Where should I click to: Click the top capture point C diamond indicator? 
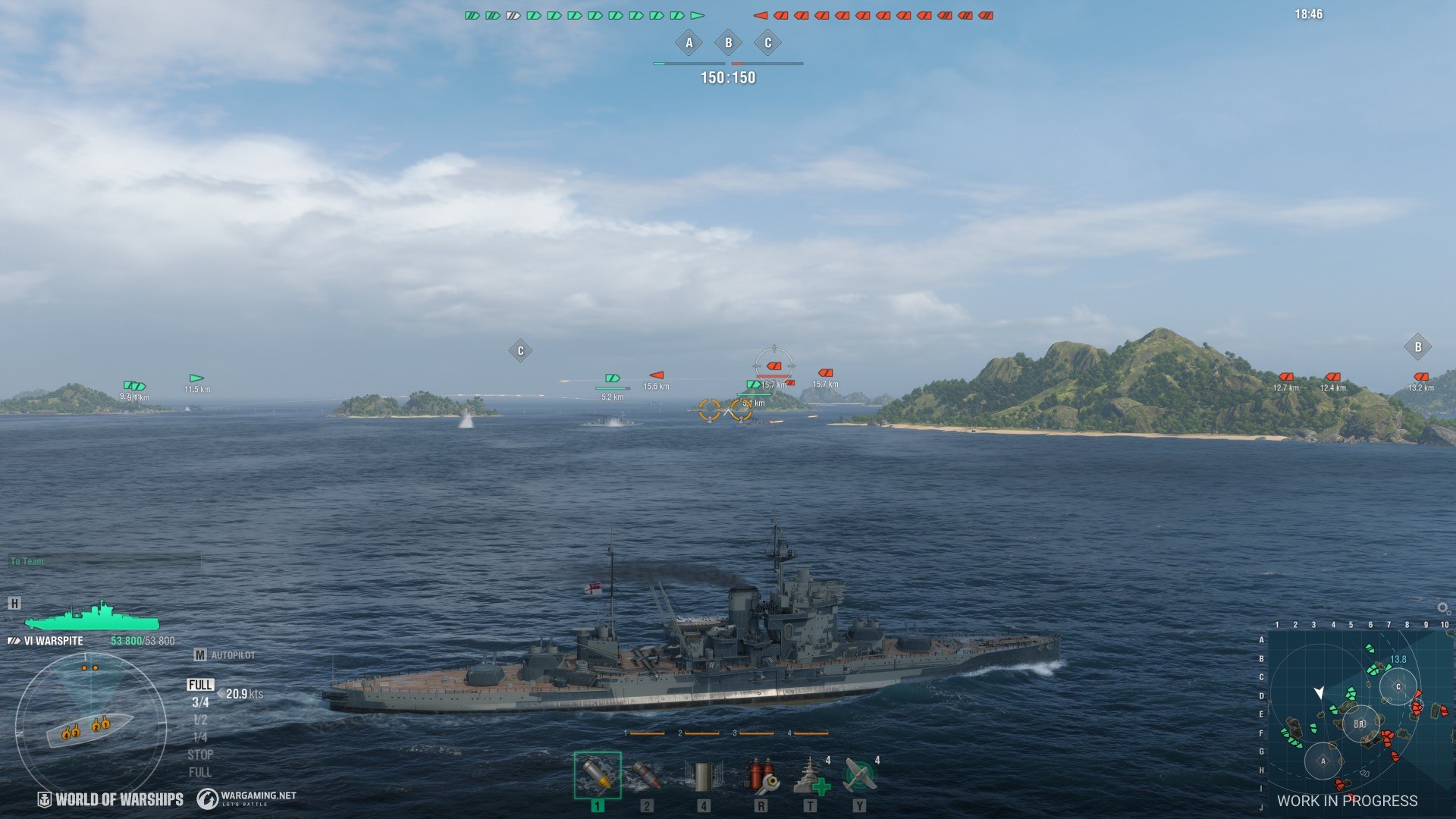coord(767,43)
